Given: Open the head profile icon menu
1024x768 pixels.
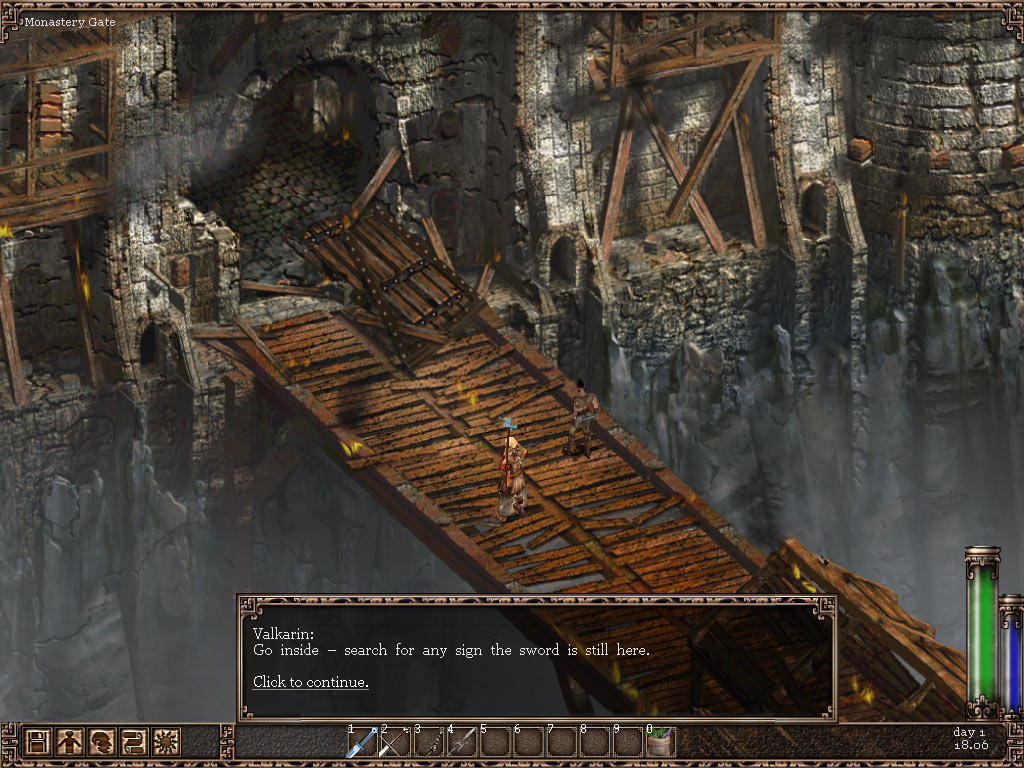Looking at the screenshot, I should 101,742.
